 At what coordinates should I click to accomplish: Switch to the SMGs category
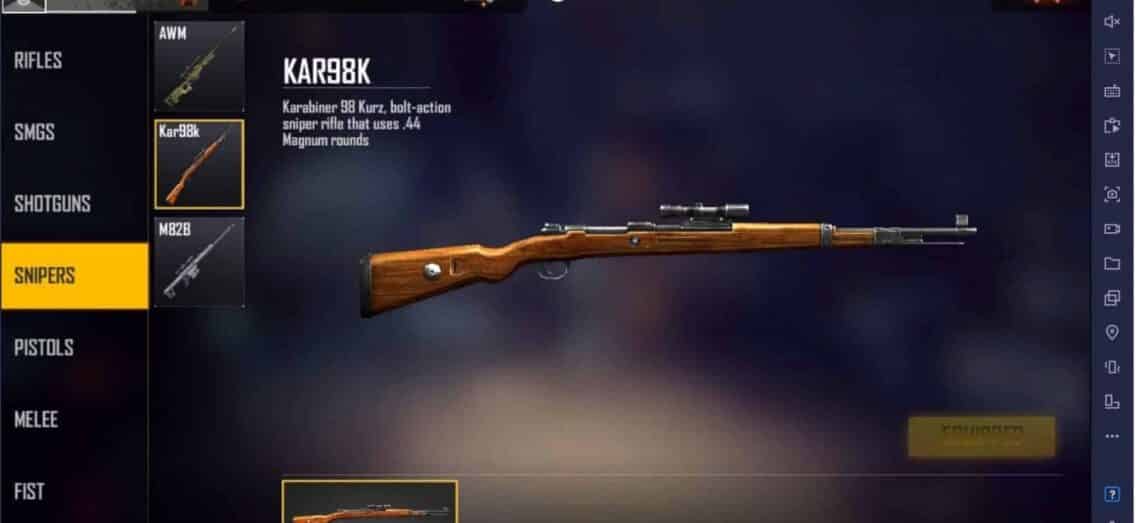point(35,133)
